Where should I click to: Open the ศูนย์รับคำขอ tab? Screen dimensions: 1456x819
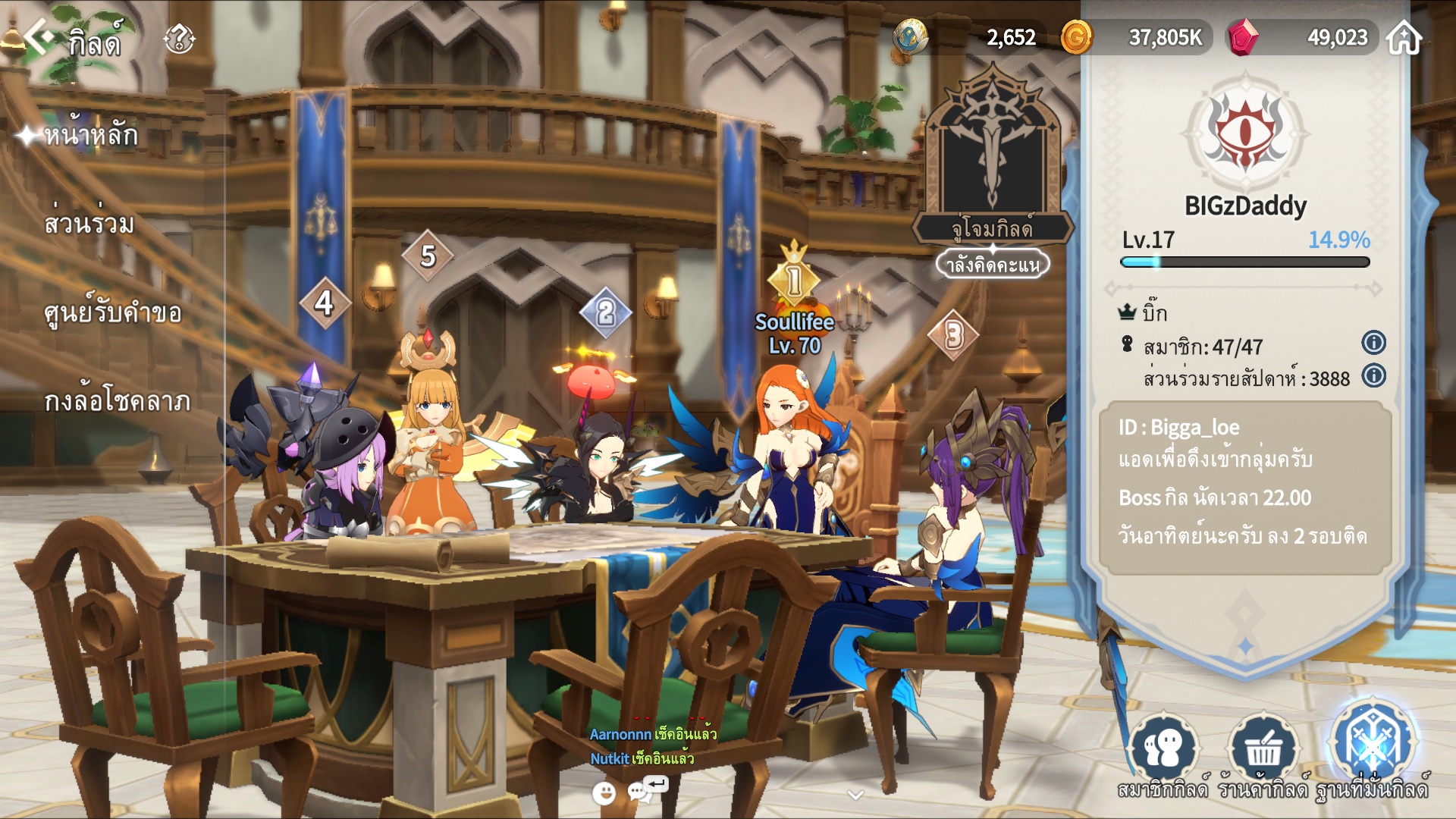(x=113, y=312)
